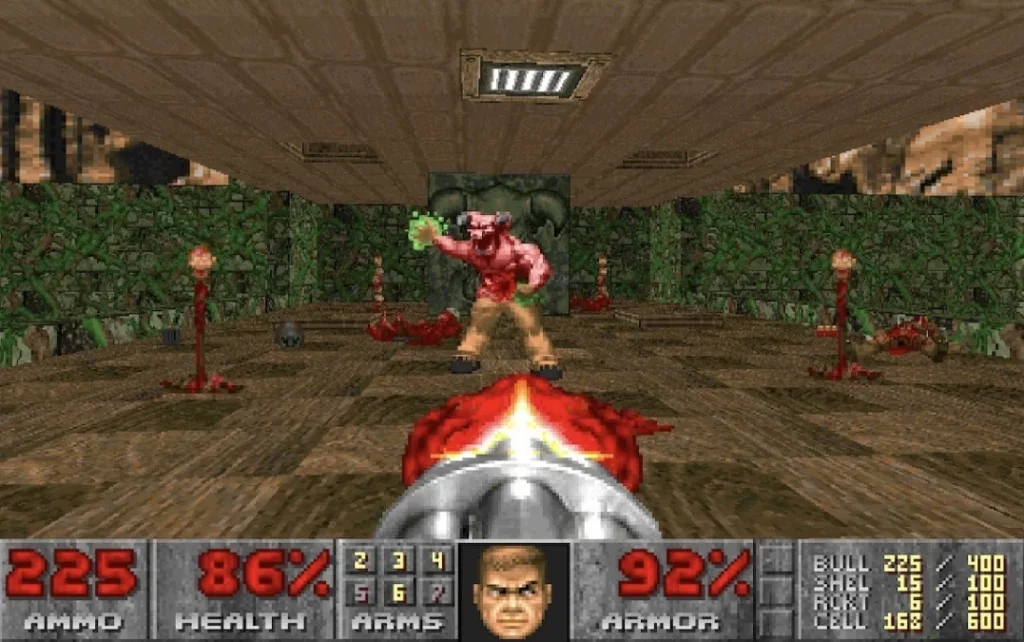Select weapon slot 2 in ARMS panel

point(361,561)
